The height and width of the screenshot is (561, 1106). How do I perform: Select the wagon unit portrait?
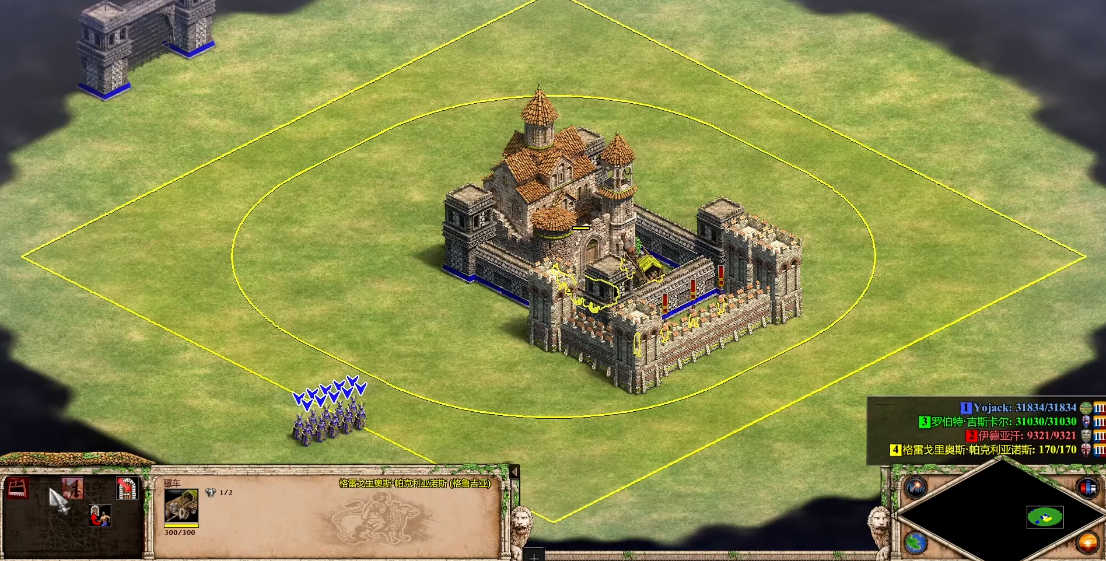point(181,505)
